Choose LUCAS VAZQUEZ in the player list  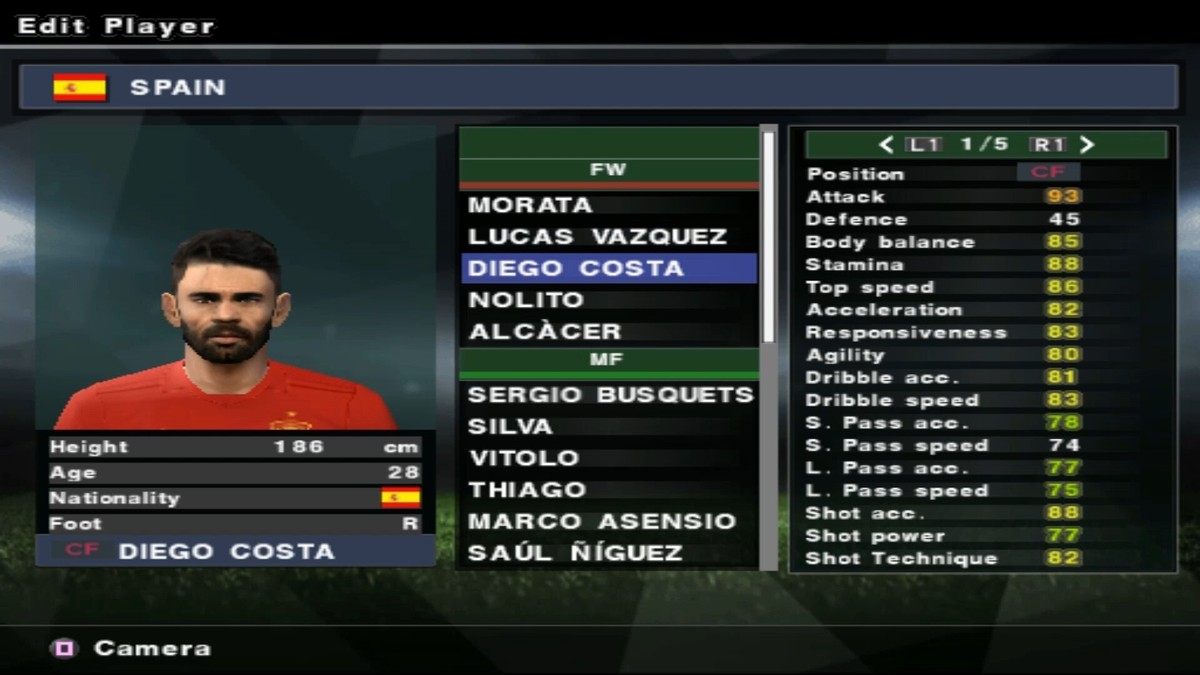click(x=608, y=237)
